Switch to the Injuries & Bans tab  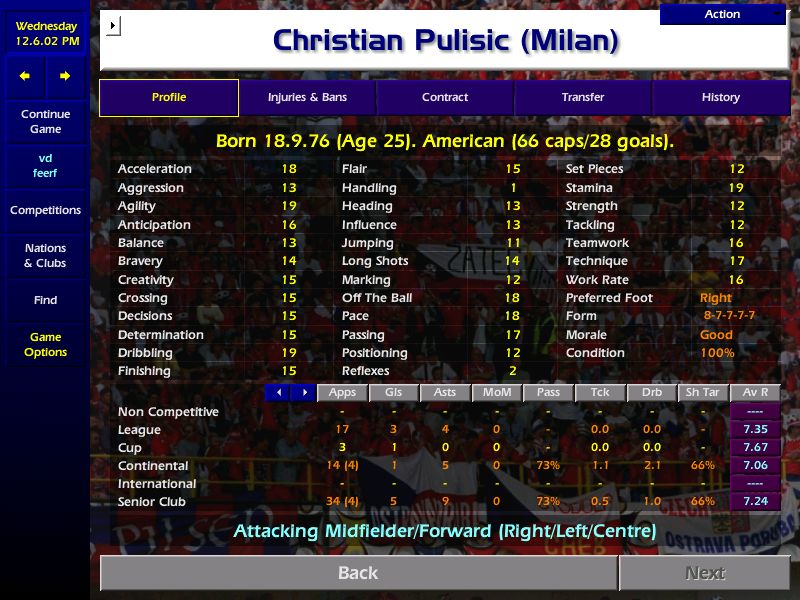(x=307, y=97)
